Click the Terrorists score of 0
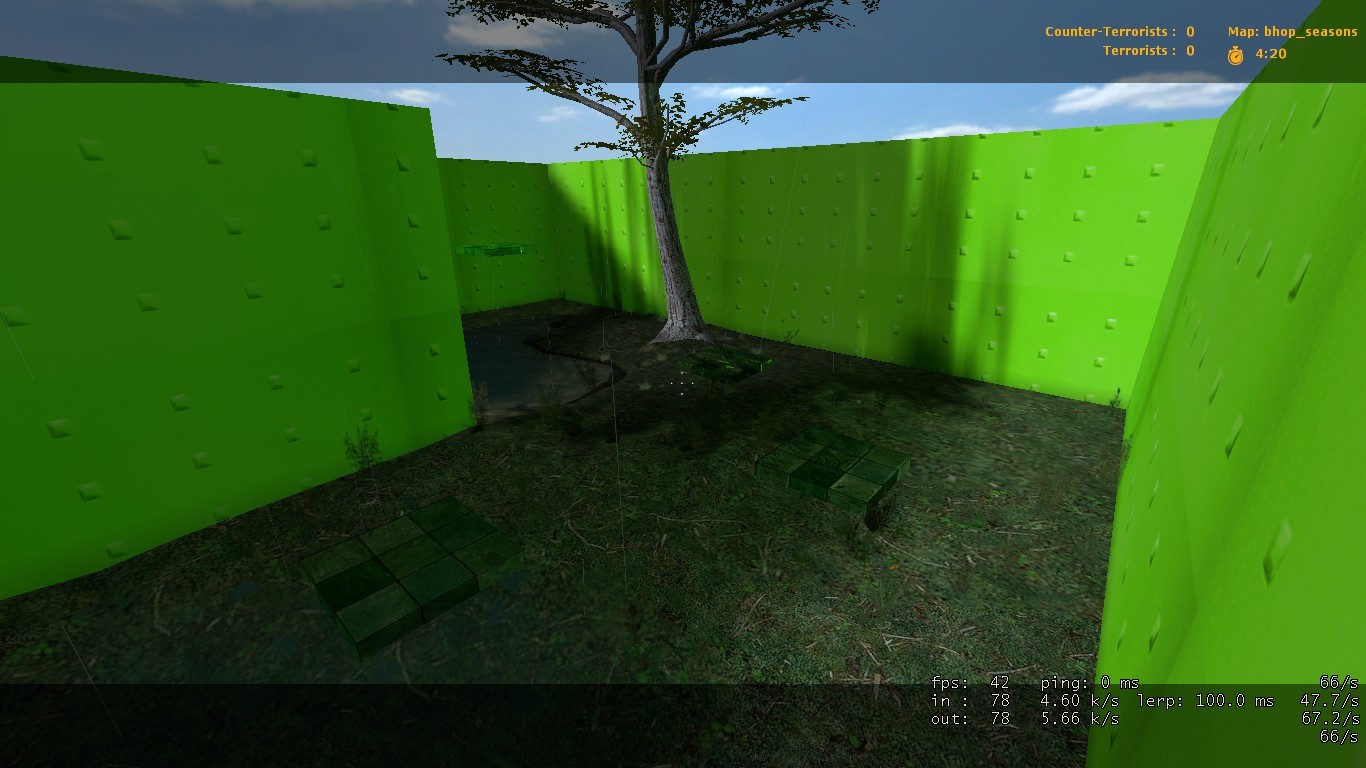Image resolution: width=1366 pixels, height=768 pixels. (x=1188, y=50)
